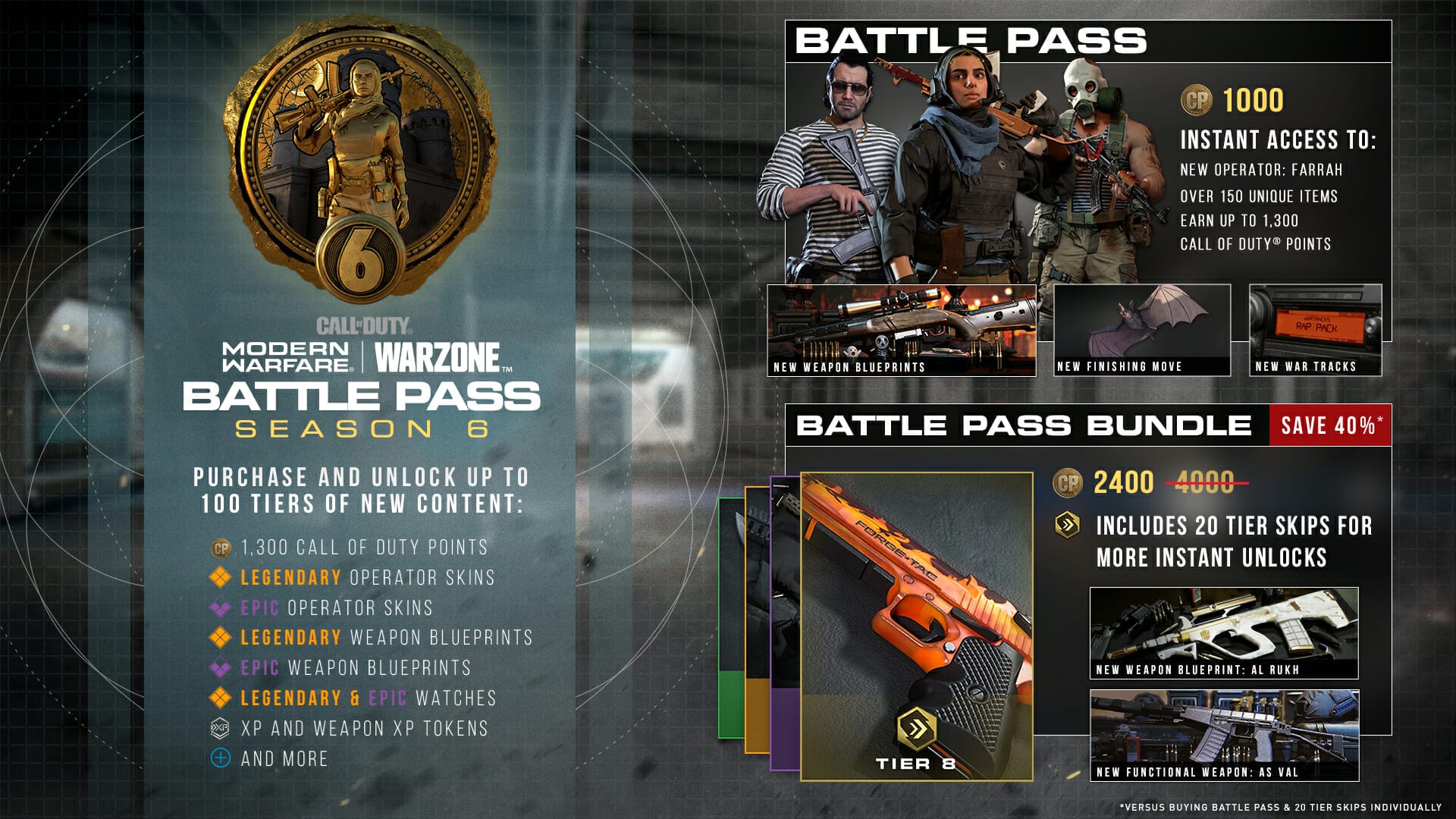Select the New Finishing Move bat thumbnail

pos(1142,330)
